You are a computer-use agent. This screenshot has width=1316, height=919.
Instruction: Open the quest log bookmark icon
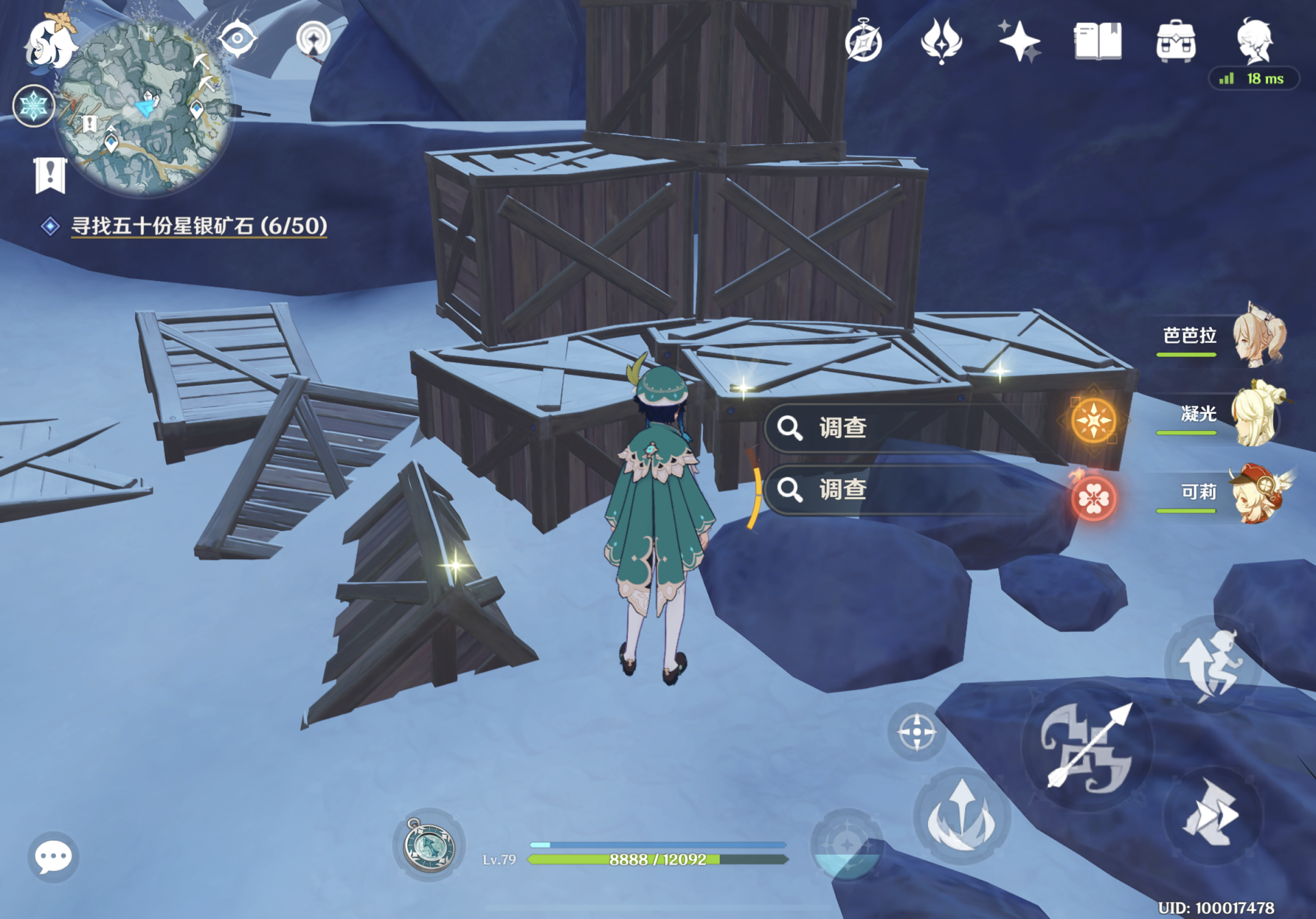[x=50, y=175]
